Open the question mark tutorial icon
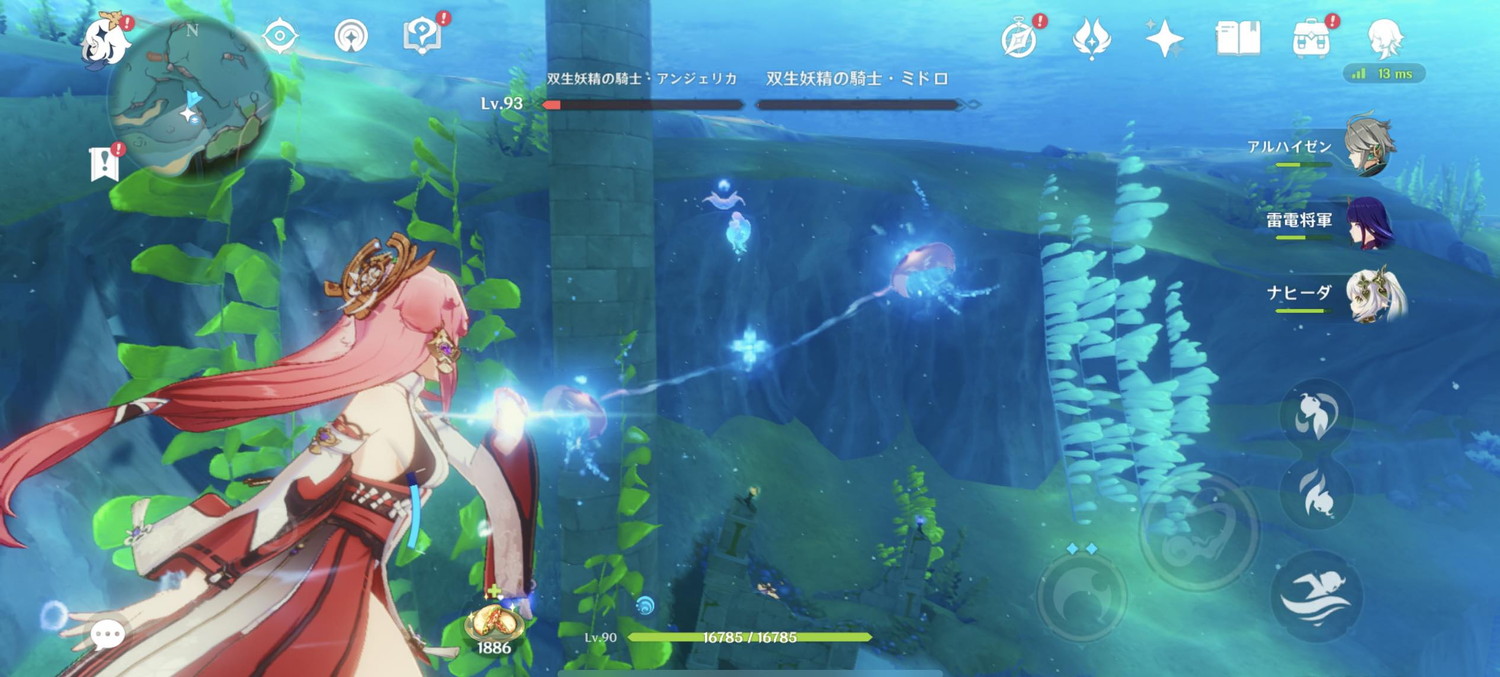Image resolution: width=1500 pixels, height=677 pixels. point(422,37)
